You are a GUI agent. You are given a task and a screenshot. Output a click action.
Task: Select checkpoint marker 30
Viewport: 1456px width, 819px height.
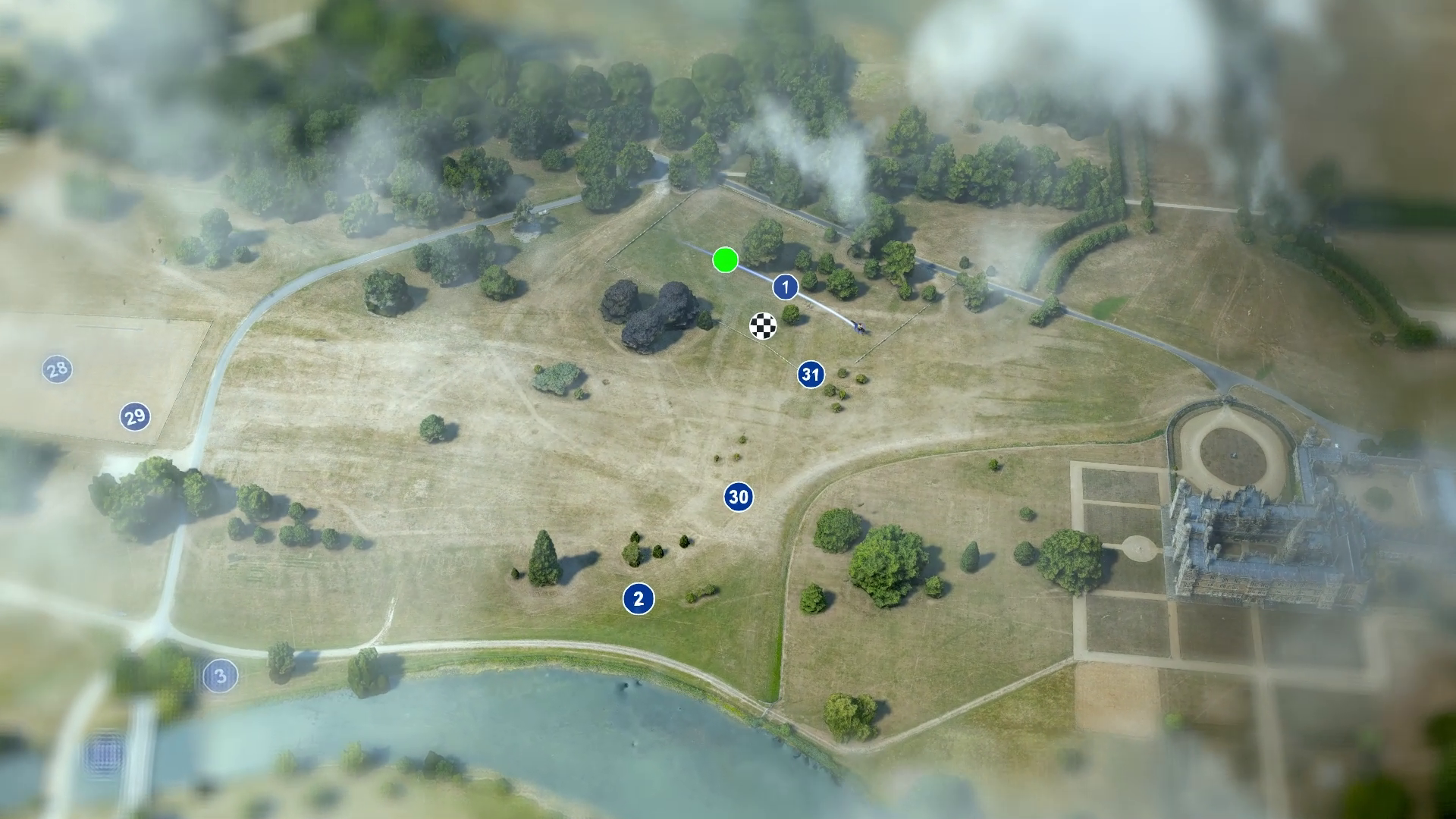[739, 497]
